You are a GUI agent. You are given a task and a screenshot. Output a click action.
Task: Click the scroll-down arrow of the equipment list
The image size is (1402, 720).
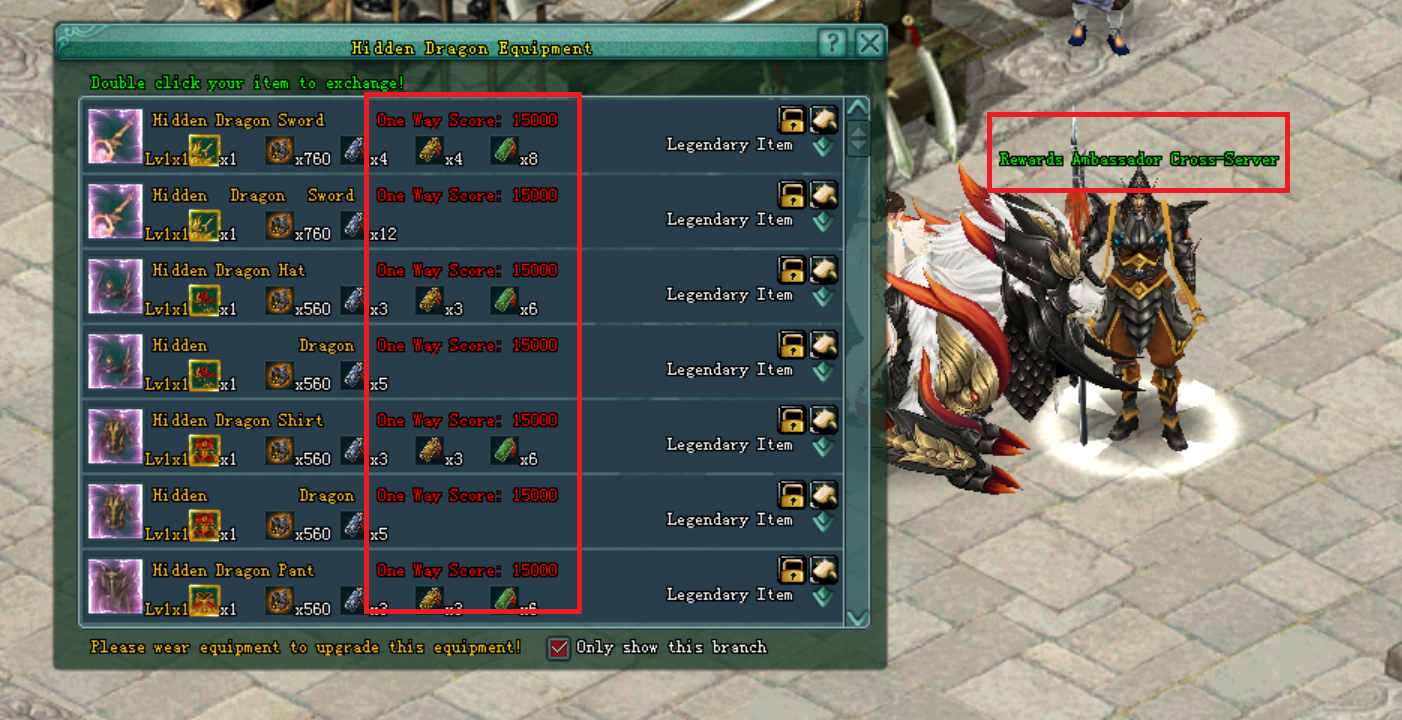pyautogui.click(x=857, y=618)
